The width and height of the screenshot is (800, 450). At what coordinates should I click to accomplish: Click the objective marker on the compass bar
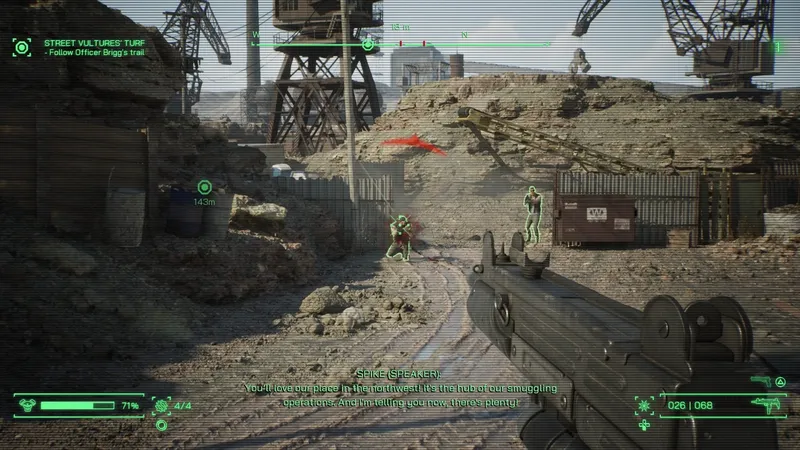tap(368, 44)
